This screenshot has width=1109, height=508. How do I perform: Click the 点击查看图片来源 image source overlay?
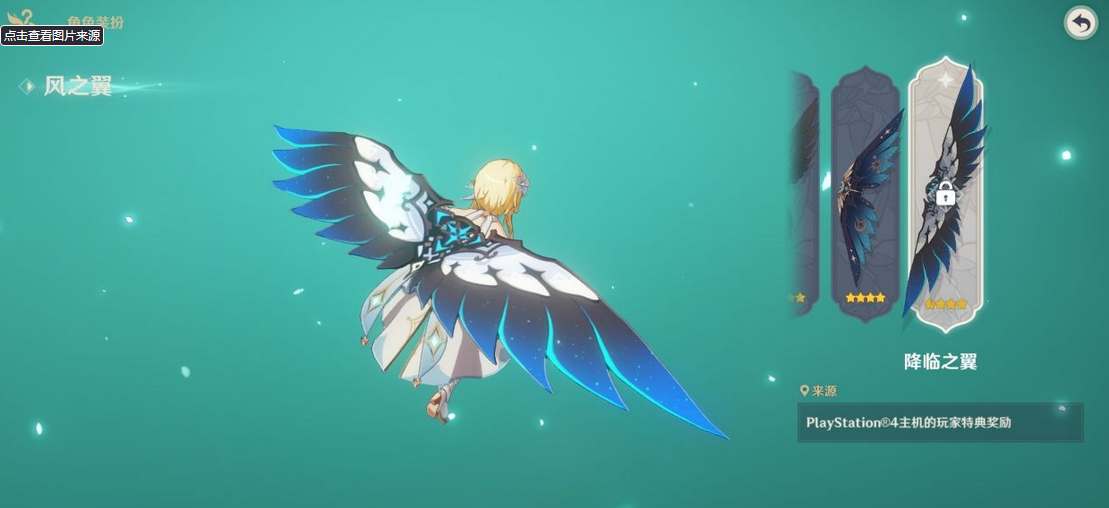point(52,35)
